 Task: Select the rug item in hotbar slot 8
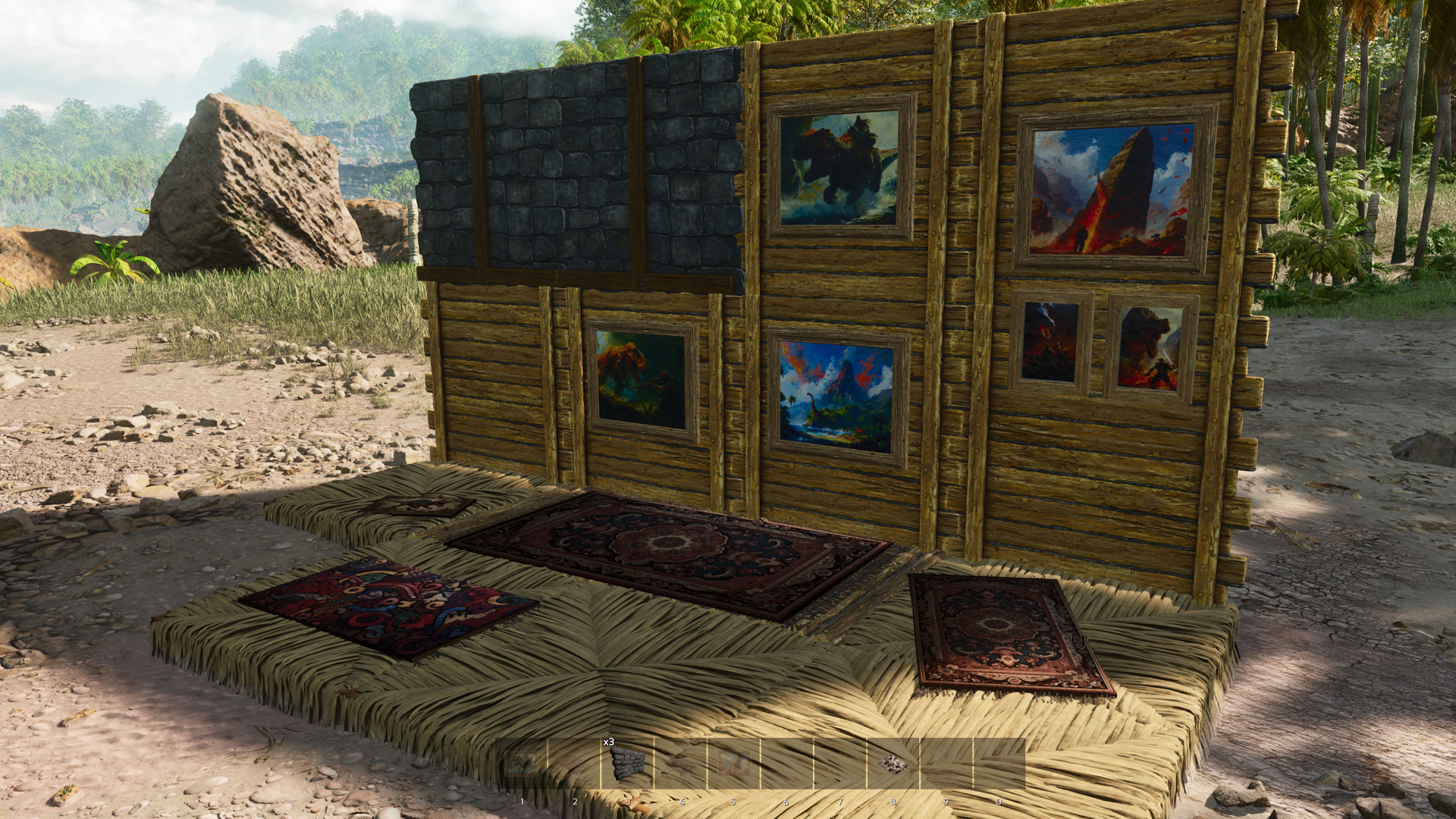893,764
